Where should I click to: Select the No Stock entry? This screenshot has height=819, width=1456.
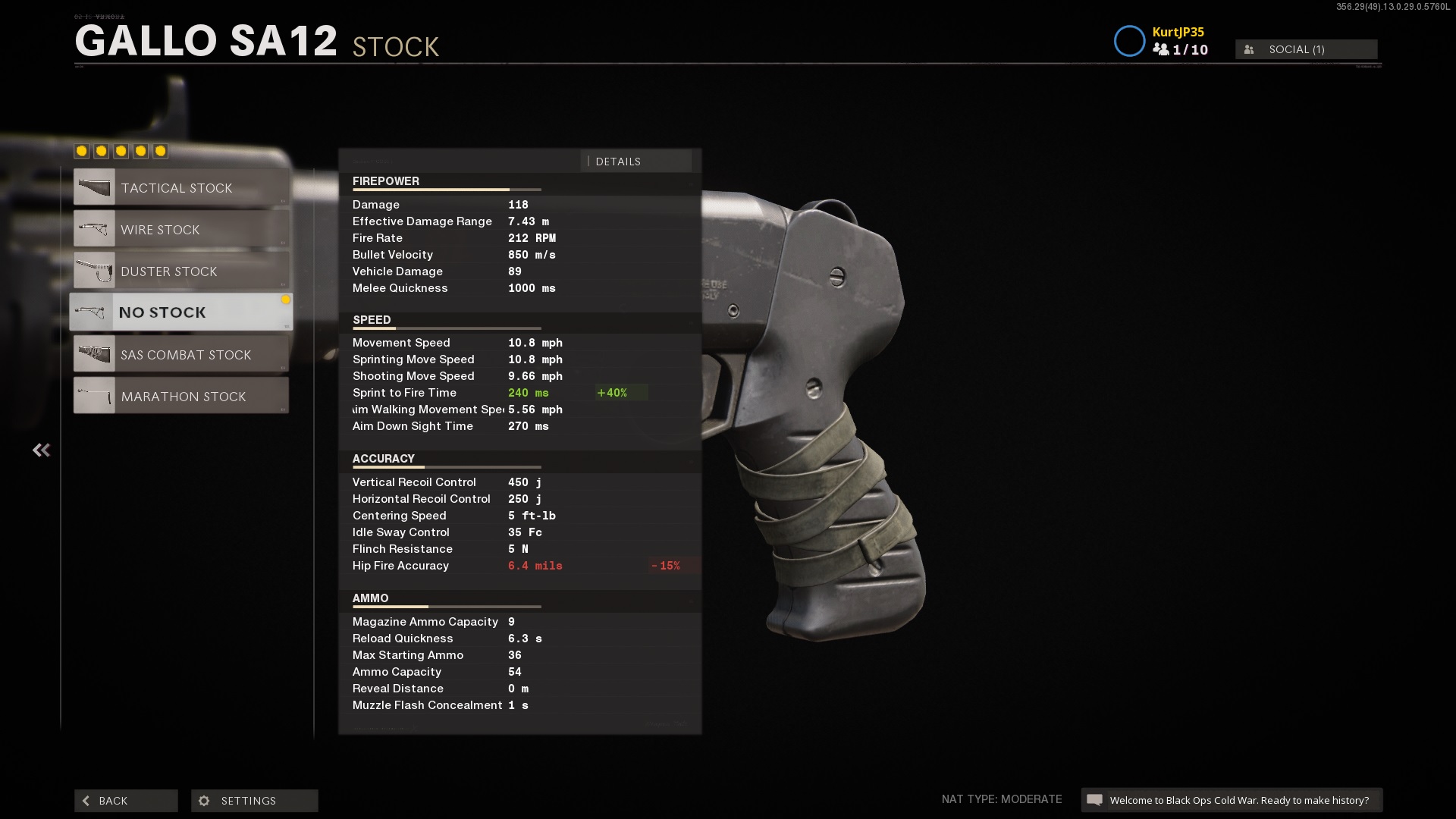coord(181,312)
